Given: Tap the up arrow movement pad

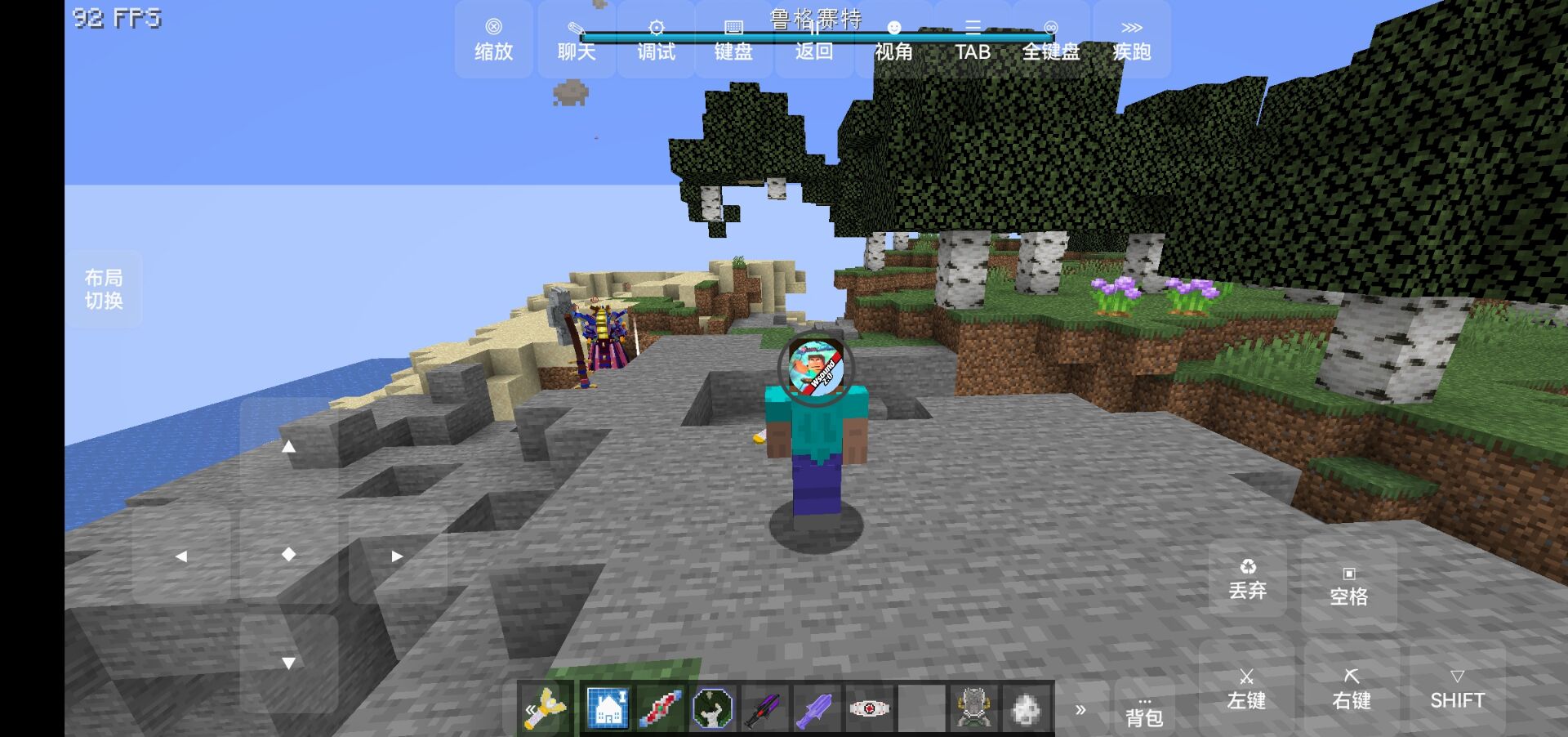Looking at the screenshot, I should click(288, 447).
